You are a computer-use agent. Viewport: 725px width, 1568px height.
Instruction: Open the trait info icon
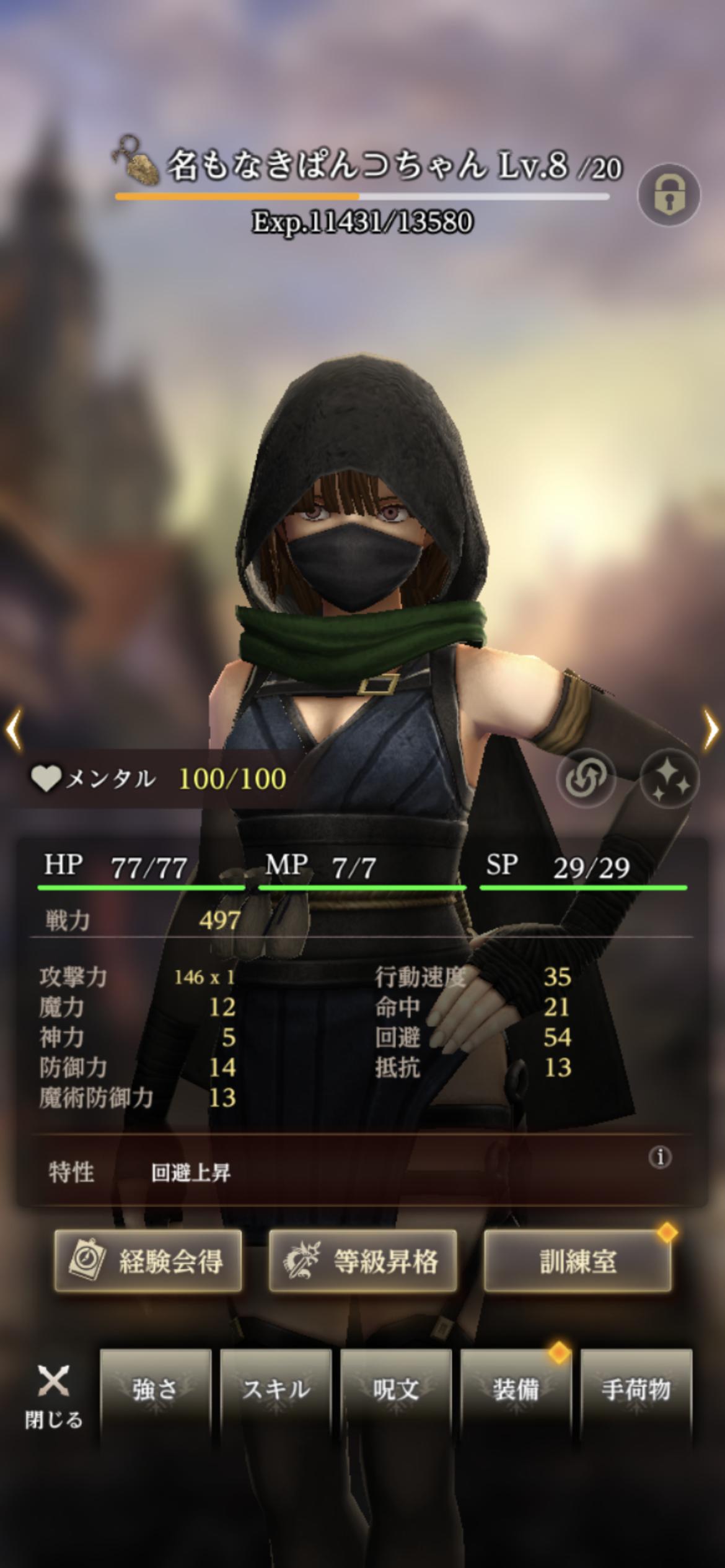pos(660,1157)
